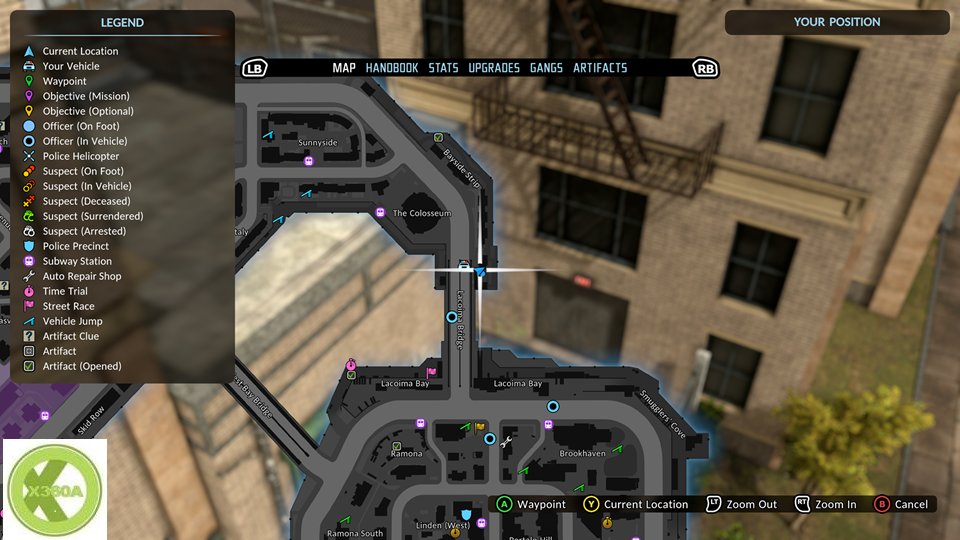Image resolution: width=960 pixels, height=540 pixels.
Task: Switch to the Handbook tab
Action: pos(392,68)
